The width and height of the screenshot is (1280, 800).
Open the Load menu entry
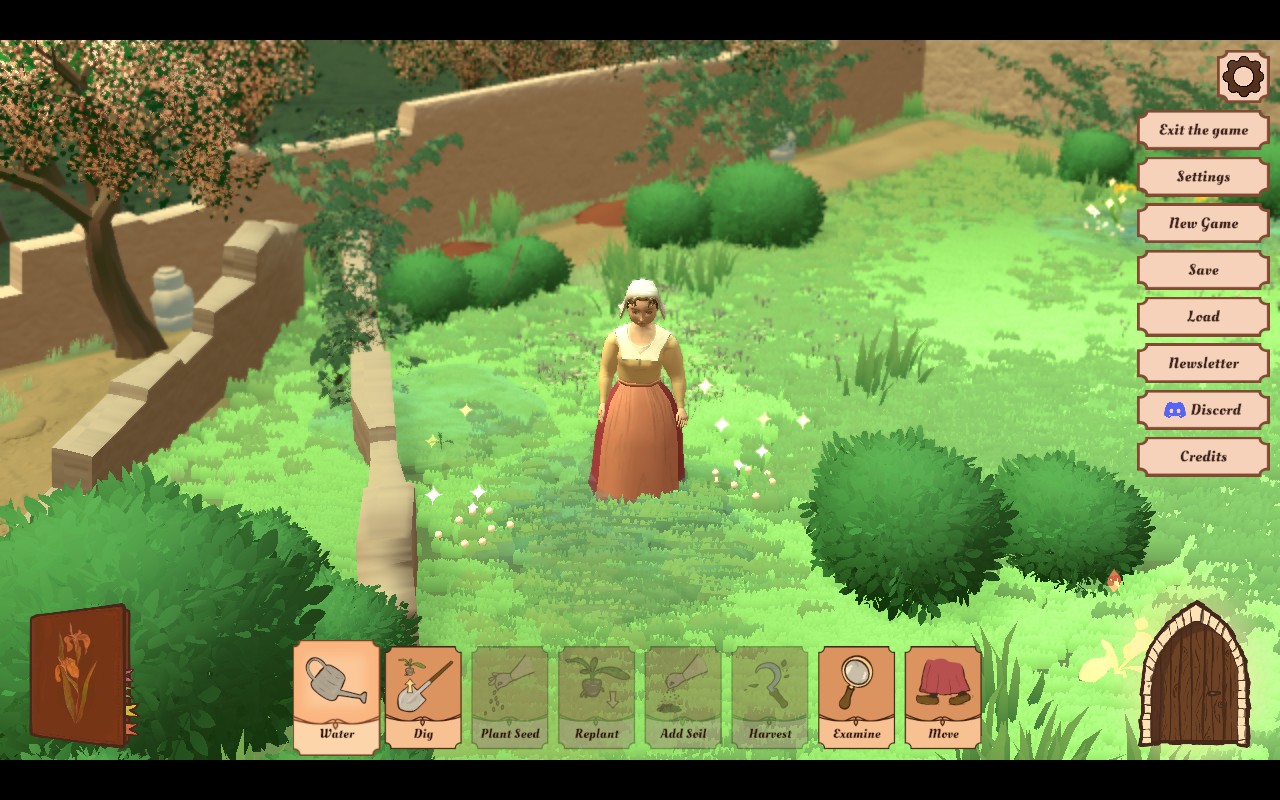pos(1203,316)
